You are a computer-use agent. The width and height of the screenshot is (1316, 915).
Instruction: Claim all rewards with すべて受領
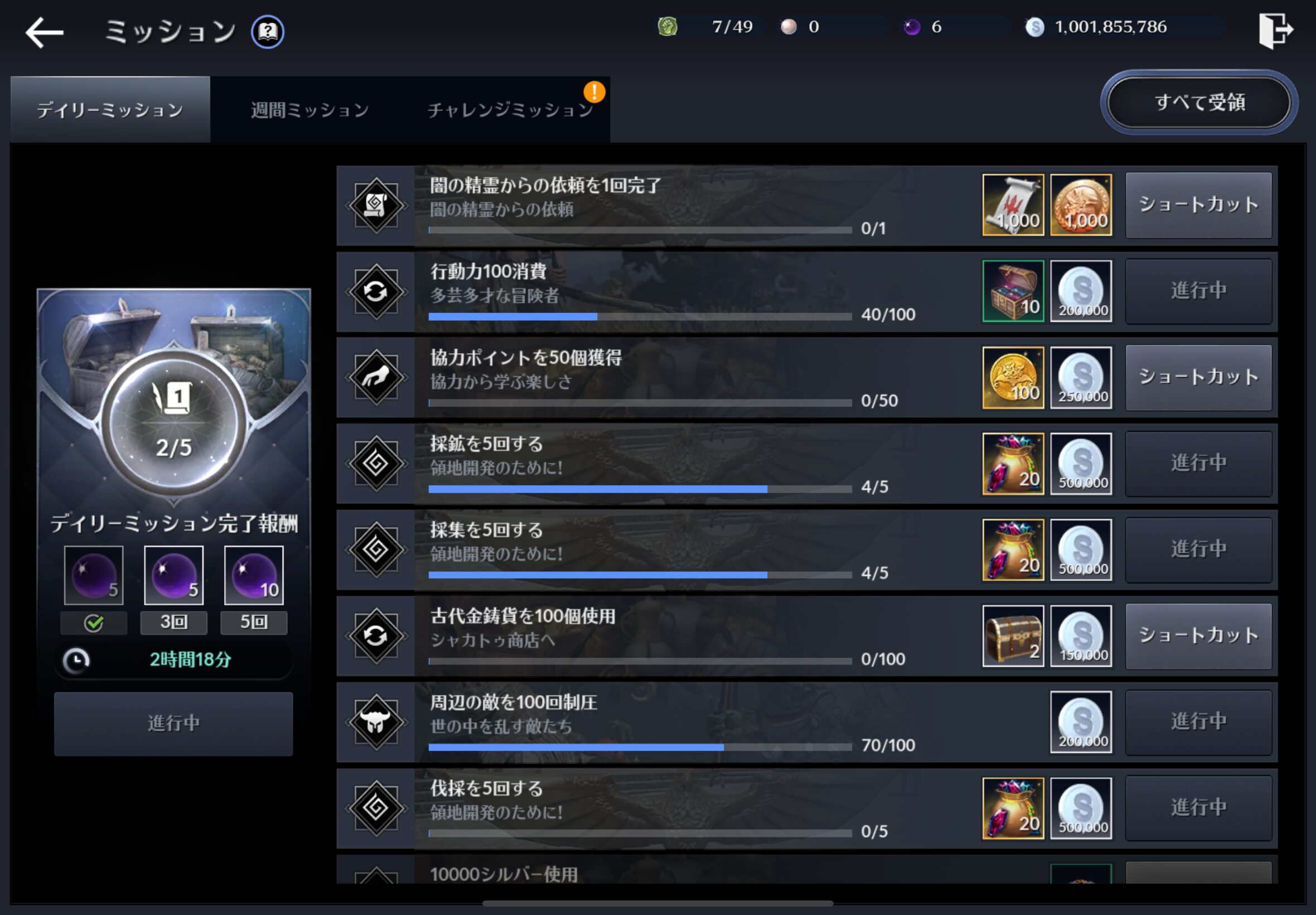click(1199, 103)
